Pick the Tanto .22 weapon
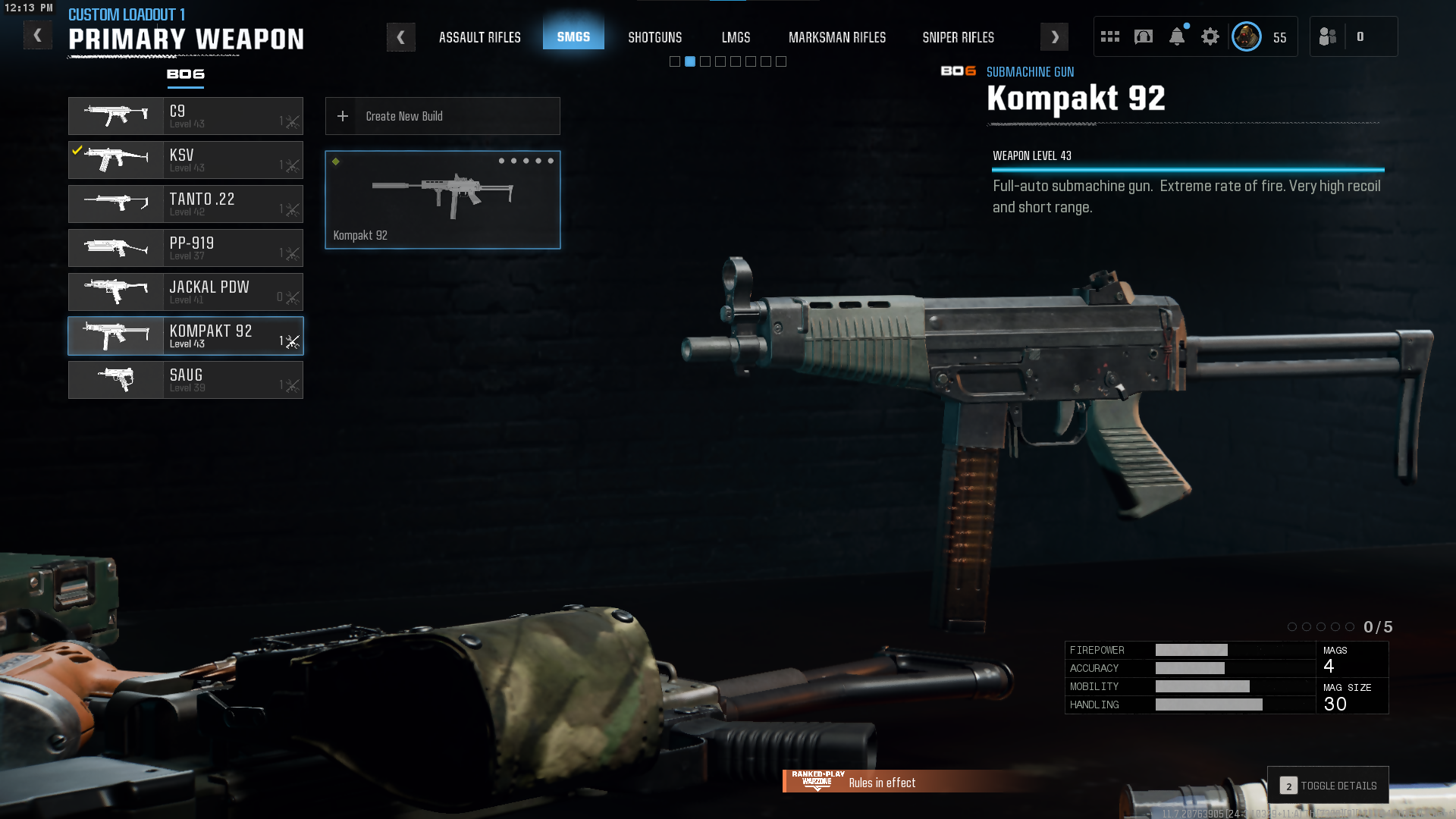 point(186,204)
